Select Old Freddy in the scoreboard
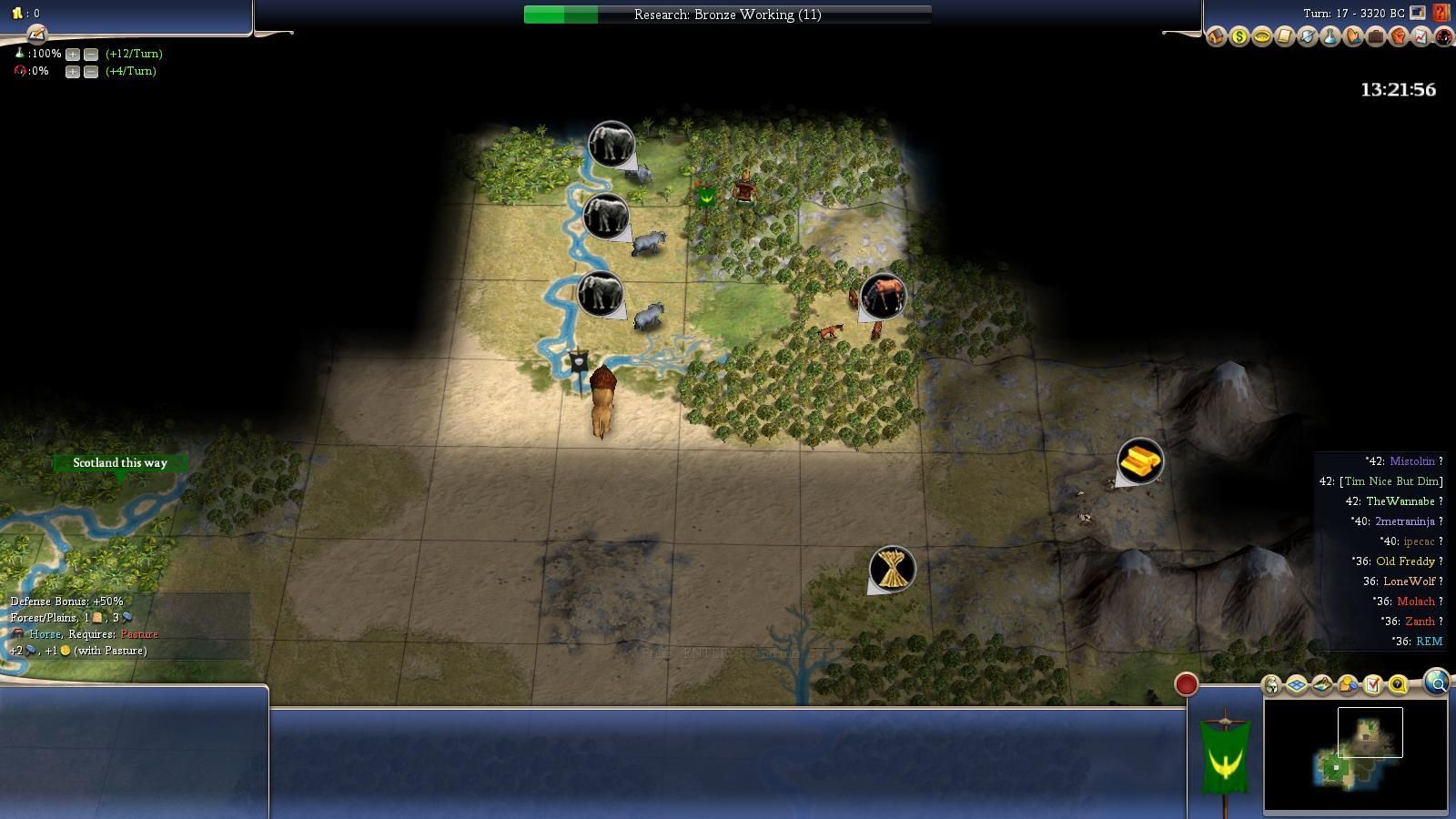The width and height of the screenshot is (1456, 819). coord(1405,561)
